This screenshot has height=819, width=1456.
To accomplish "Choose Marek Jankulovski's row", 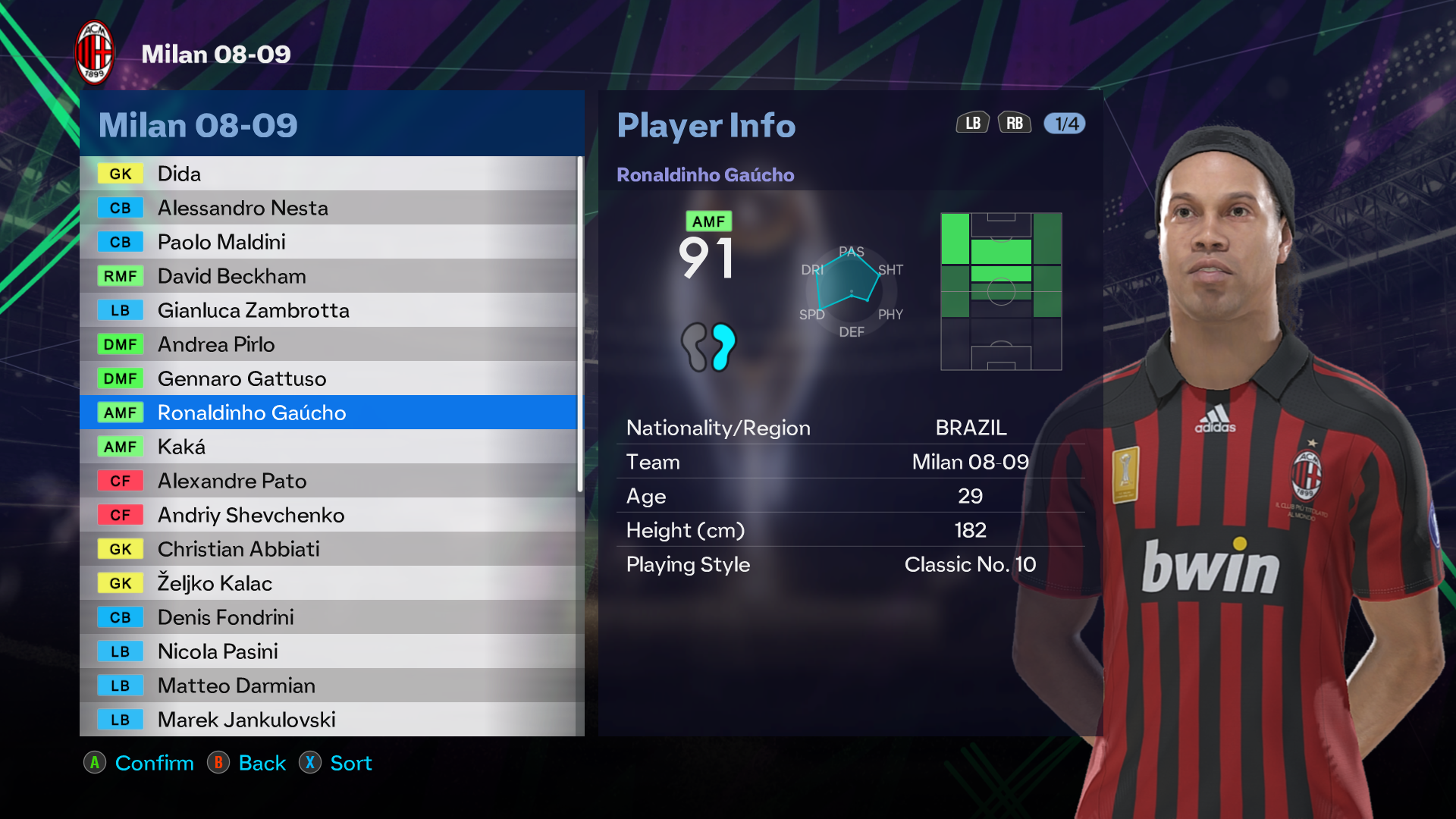I will [x=328, y=720].
